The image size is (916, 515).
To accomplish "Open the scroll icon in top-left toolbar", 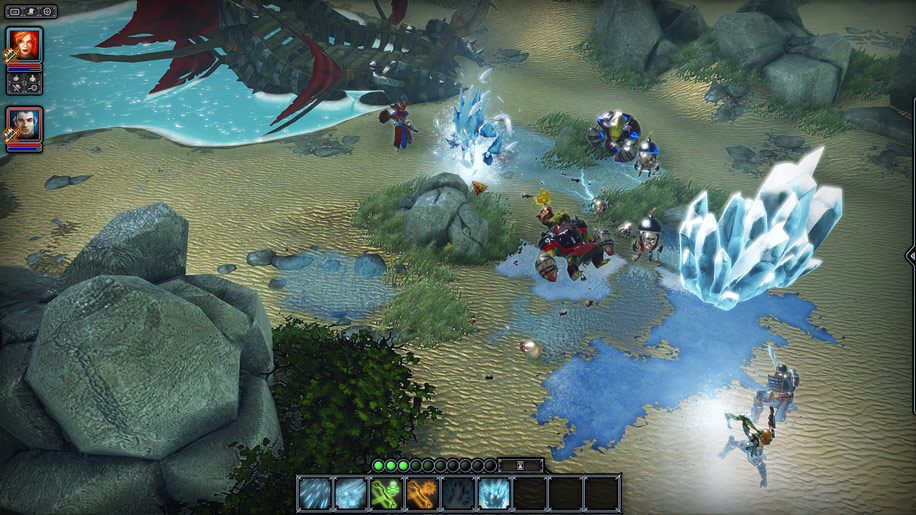I will click(32, 11).
